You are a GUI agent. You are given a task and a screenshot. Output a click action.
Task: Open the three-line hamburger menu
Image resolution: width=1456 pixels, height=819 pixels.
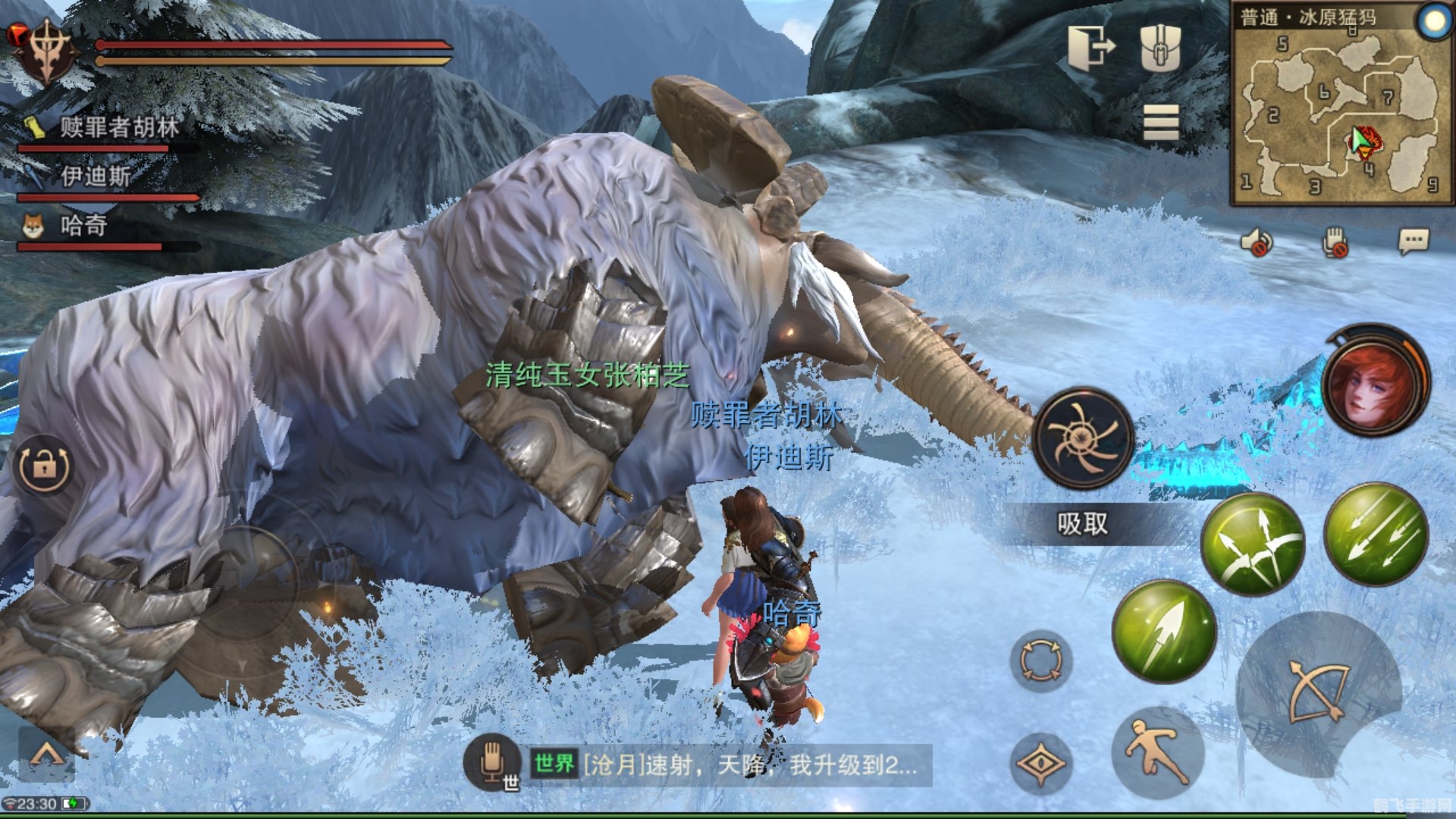1160,123
